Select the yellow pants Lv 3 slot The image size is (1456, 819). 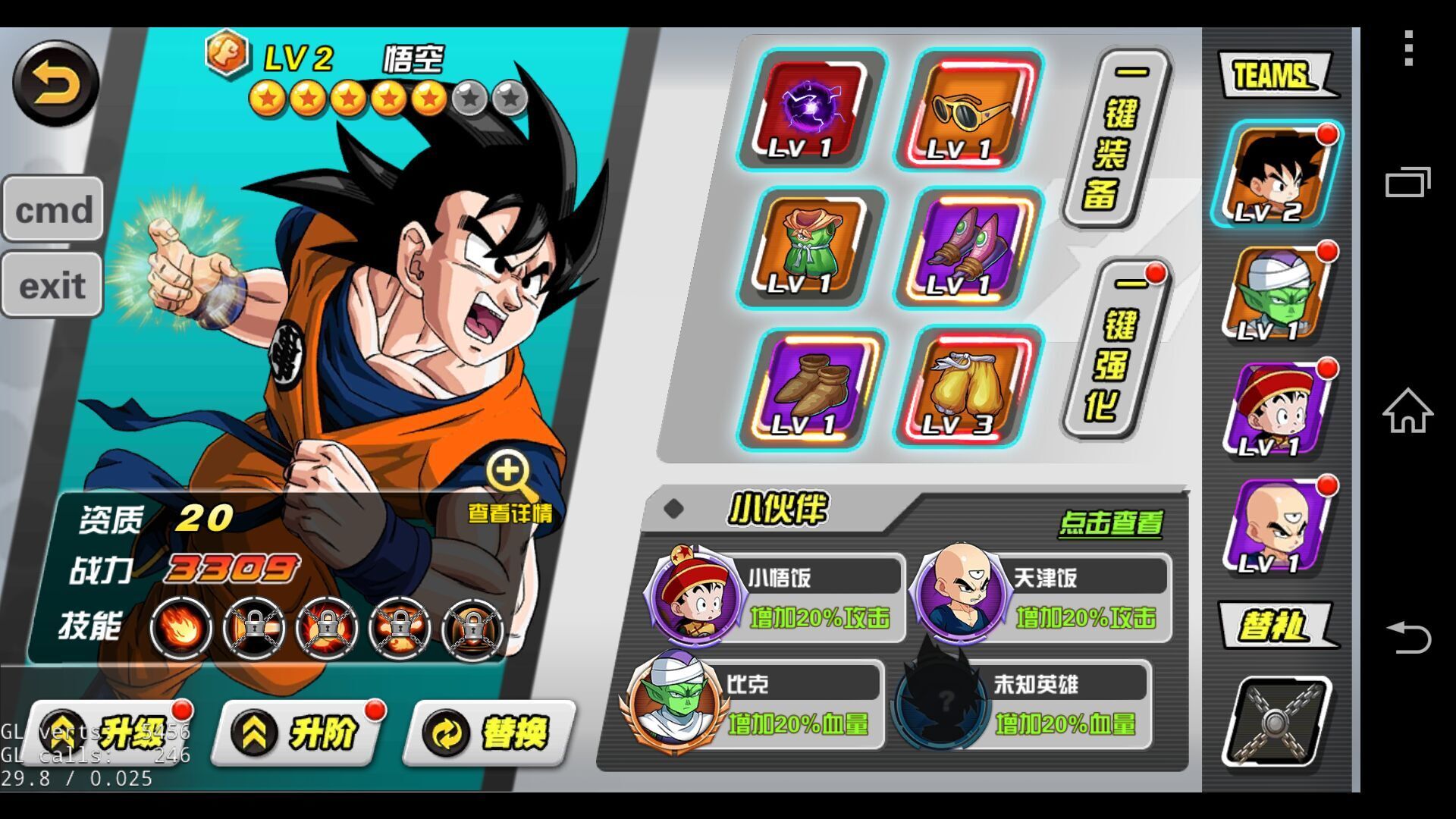click(970, 388)
